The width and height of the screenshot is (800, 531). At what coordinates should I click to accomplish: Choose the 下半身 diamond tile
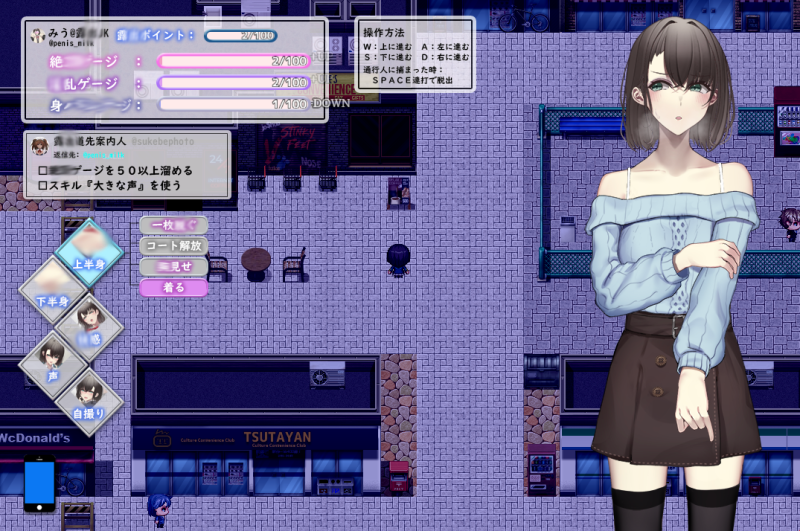[56, 290]
